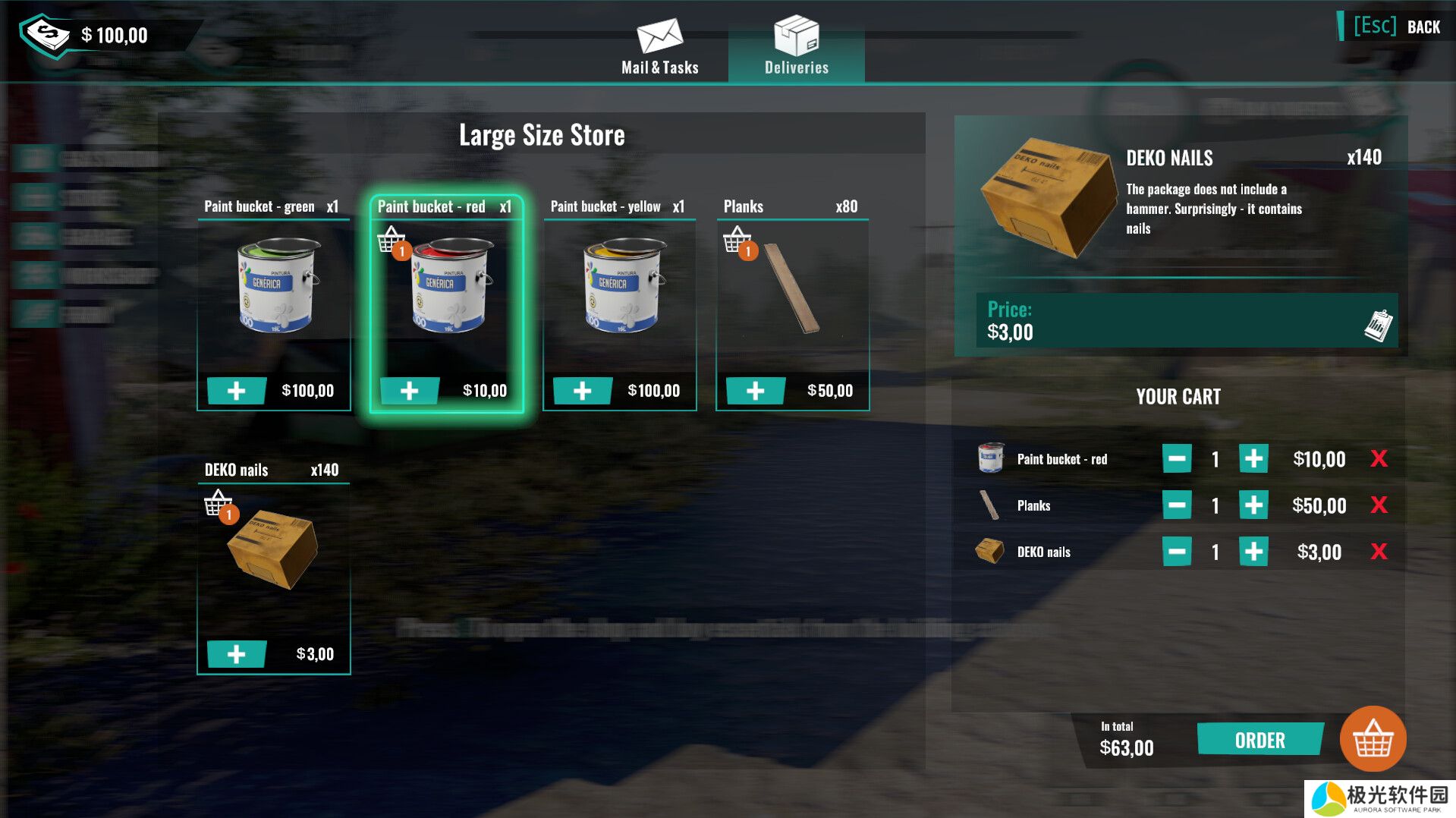Decrease Planks quantity in cart

1177,505
